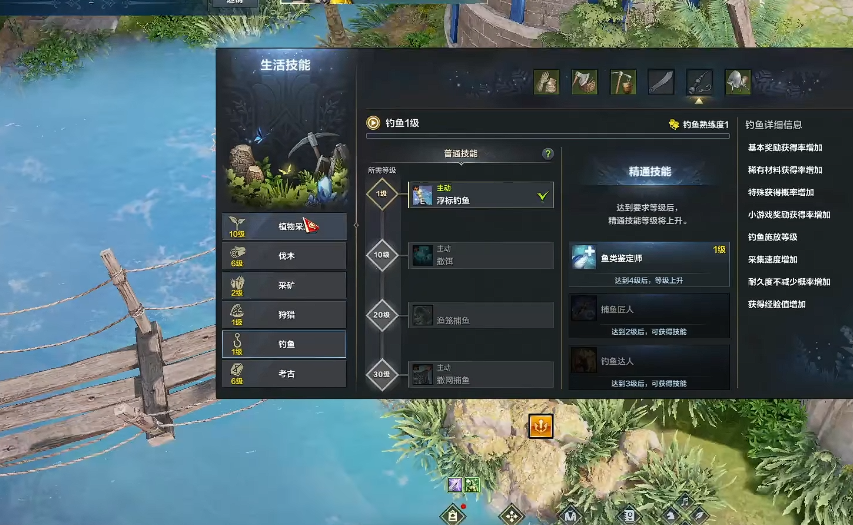Select the 撒网捕鱼 level 30 skill

[x=480, y=375]
